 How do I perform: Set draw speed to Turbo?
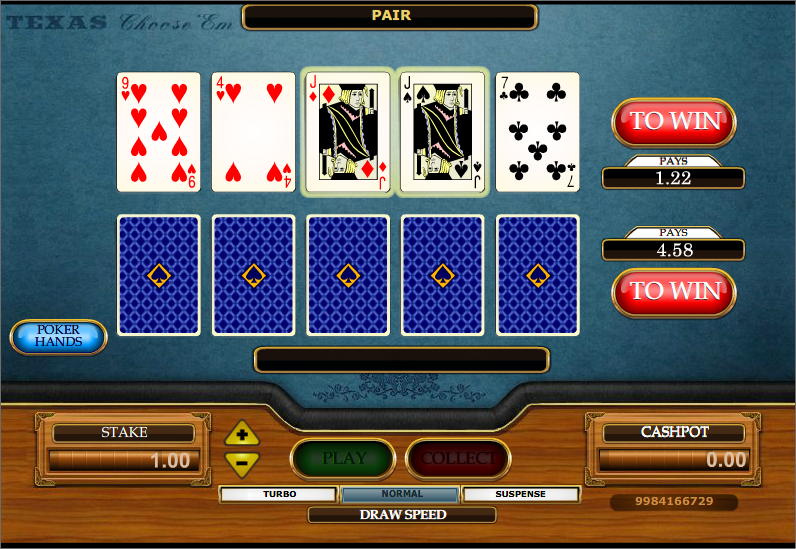click(x=279, y=494)
